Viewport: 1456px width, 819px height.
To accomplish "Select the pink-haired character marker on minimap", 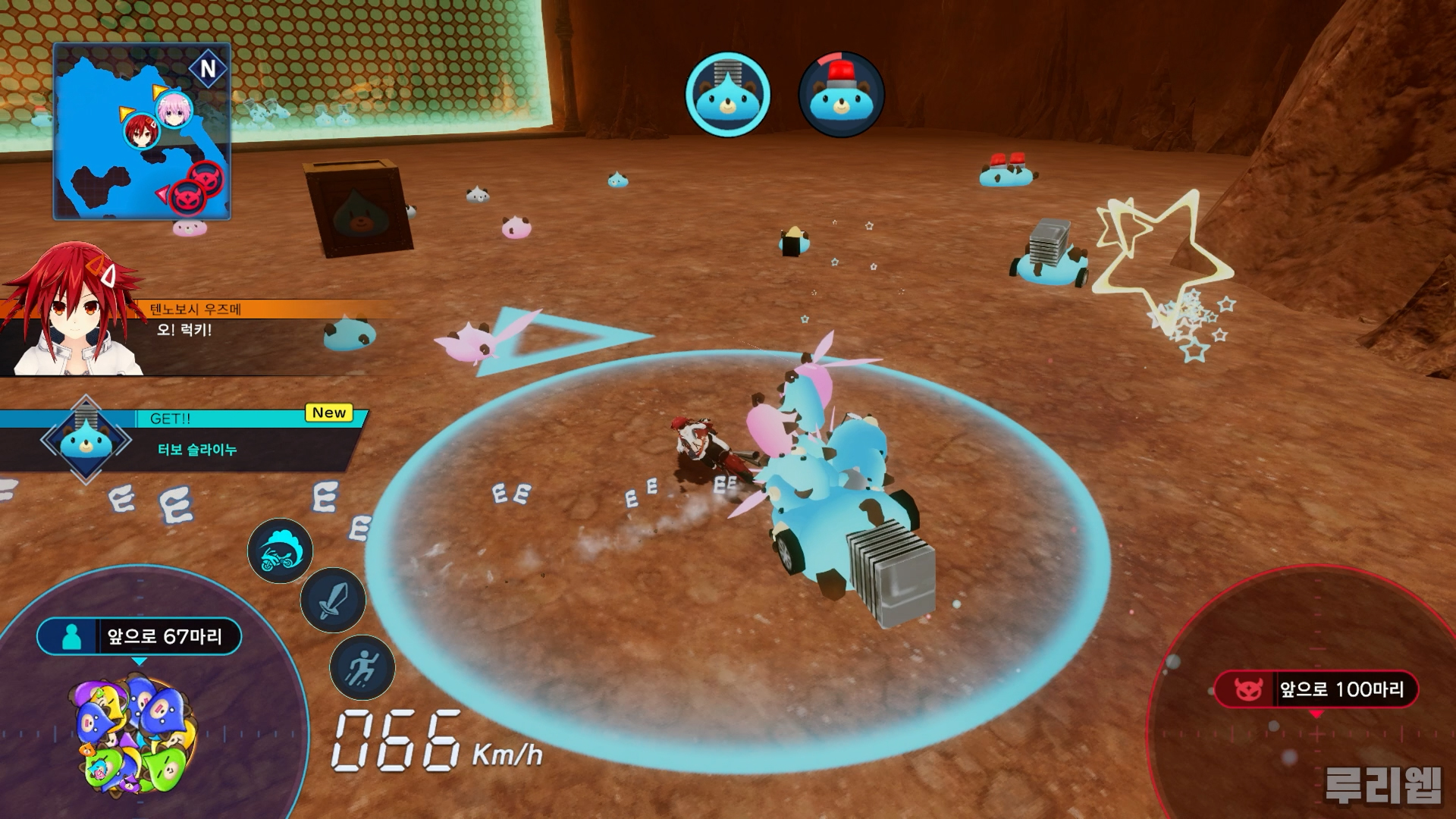I will (174, 110).
